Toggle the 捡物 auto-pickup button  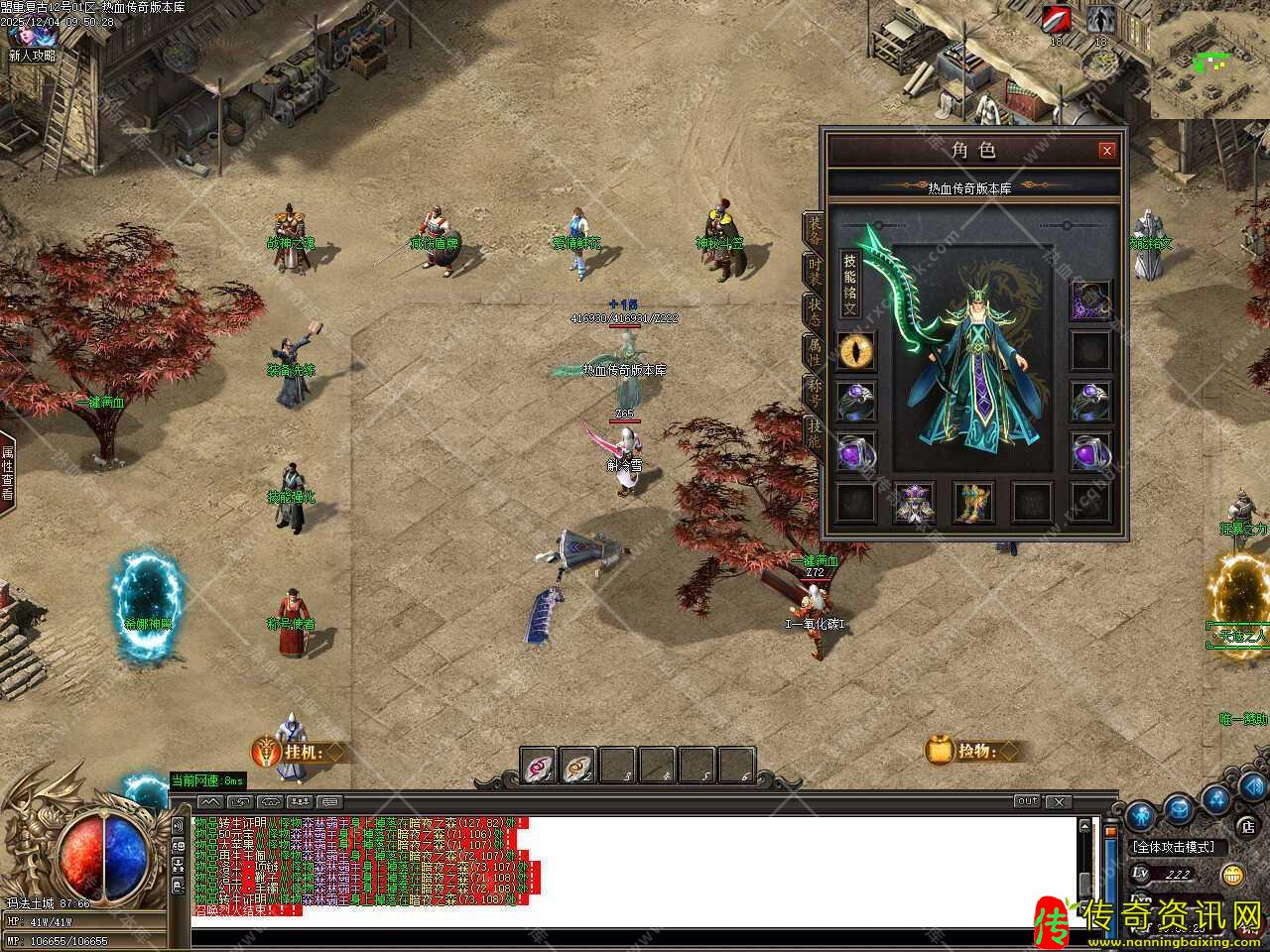[973, 751]
